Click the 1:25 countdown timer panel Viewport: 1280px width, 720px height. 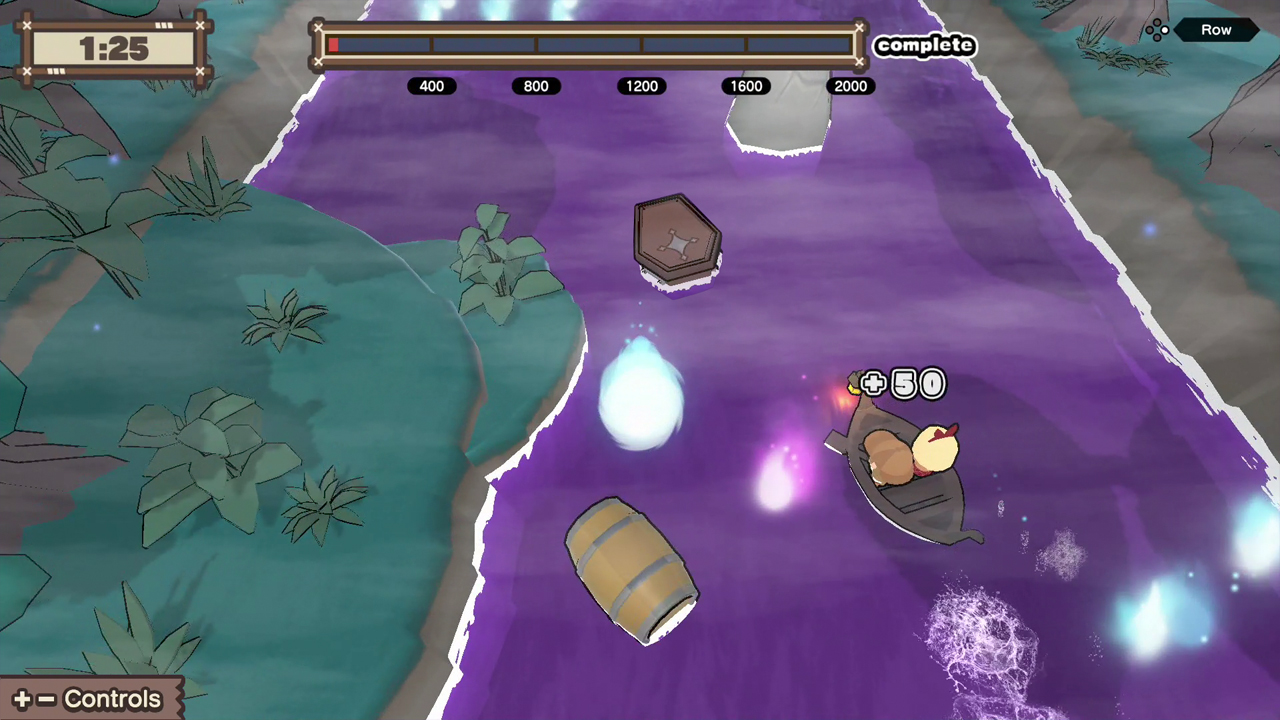pyautogui.click(x=113, y=48)
